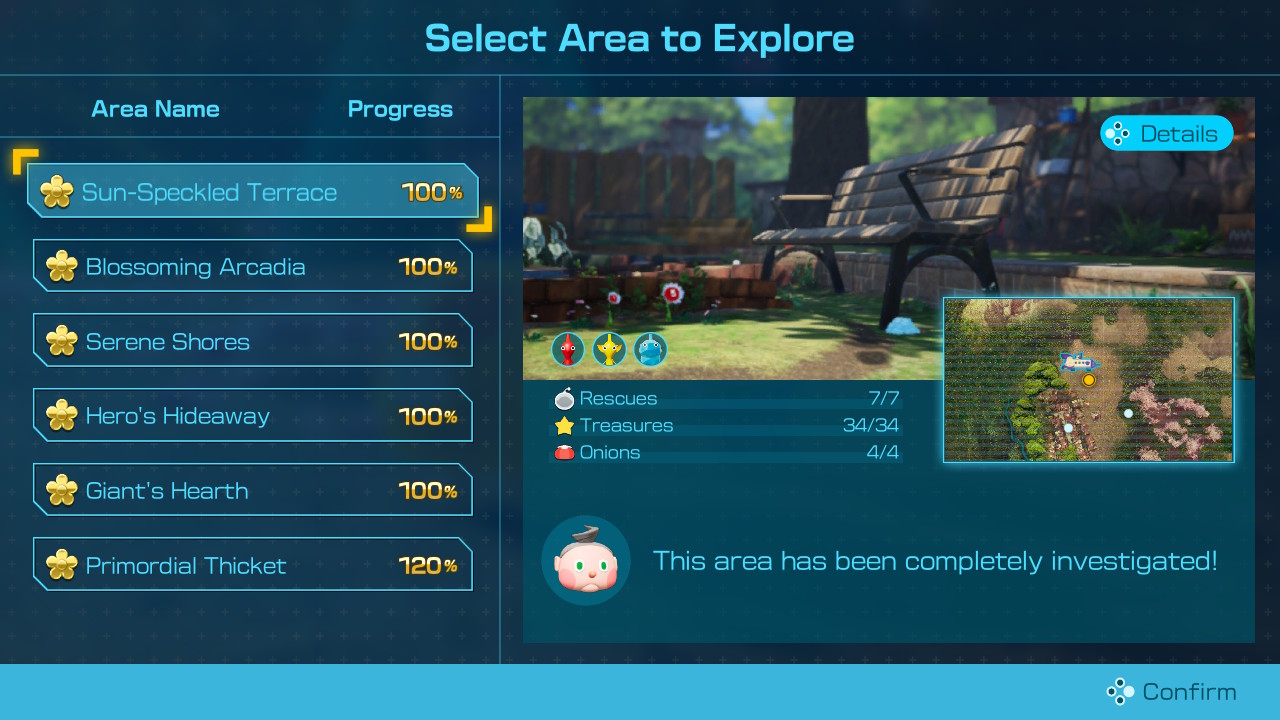The image size is (1280, 720).
Task: Select the Sun-Speckled Terrace area
Action: 252,192
